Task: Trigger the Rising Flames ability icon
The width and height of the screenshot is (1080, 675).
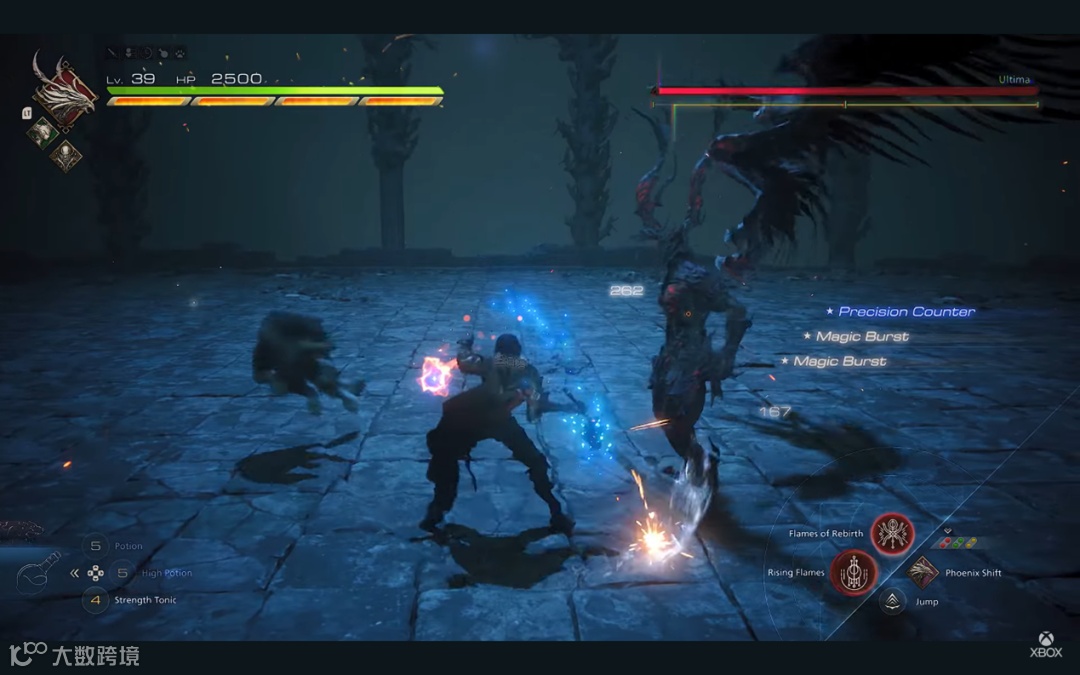Action: click(853, 574)
